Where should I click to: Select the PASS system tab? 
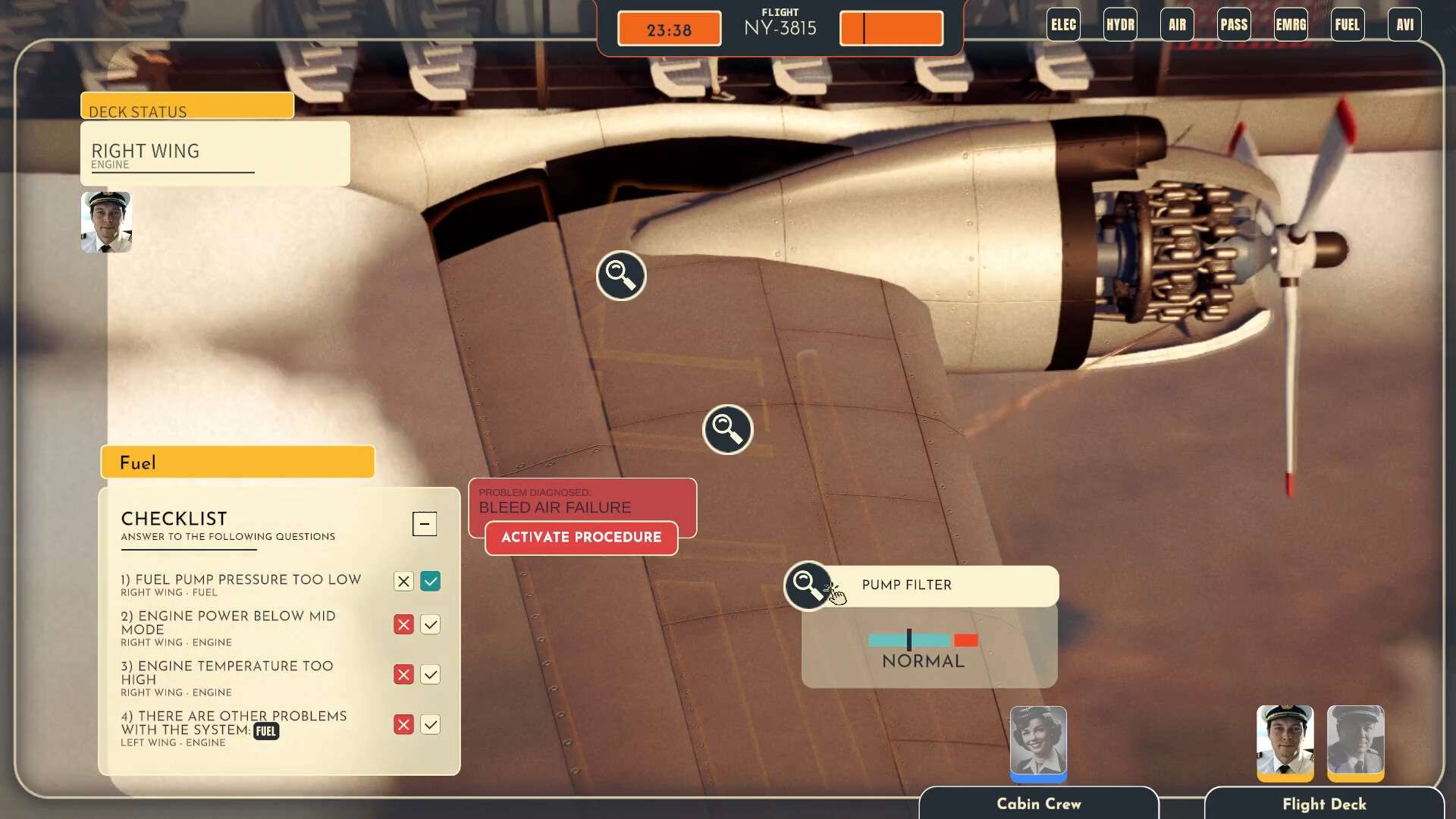click(x=1234, y=25)
